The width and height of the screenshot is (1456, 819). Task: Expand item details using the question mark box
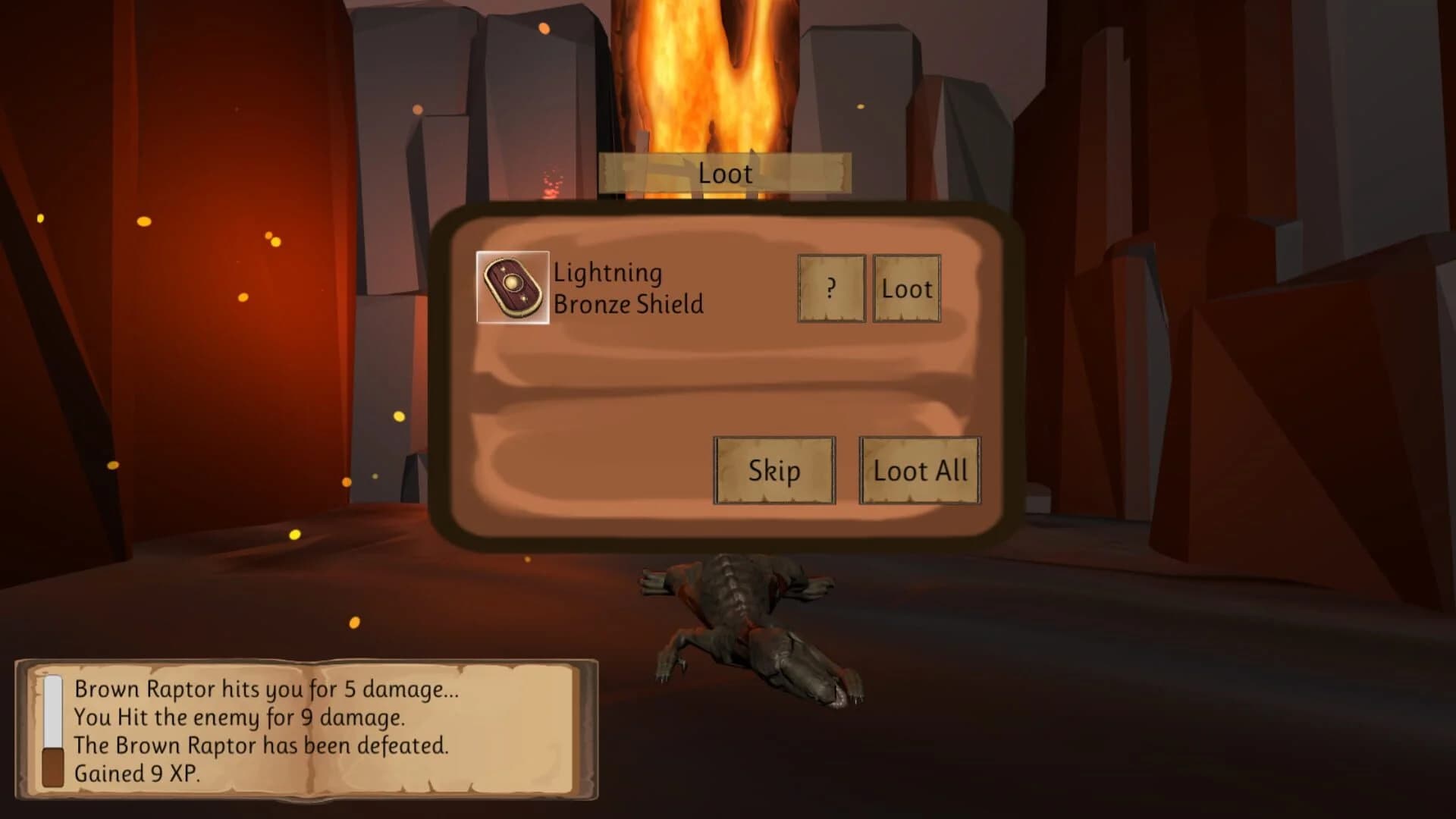[x=831, y=289]
